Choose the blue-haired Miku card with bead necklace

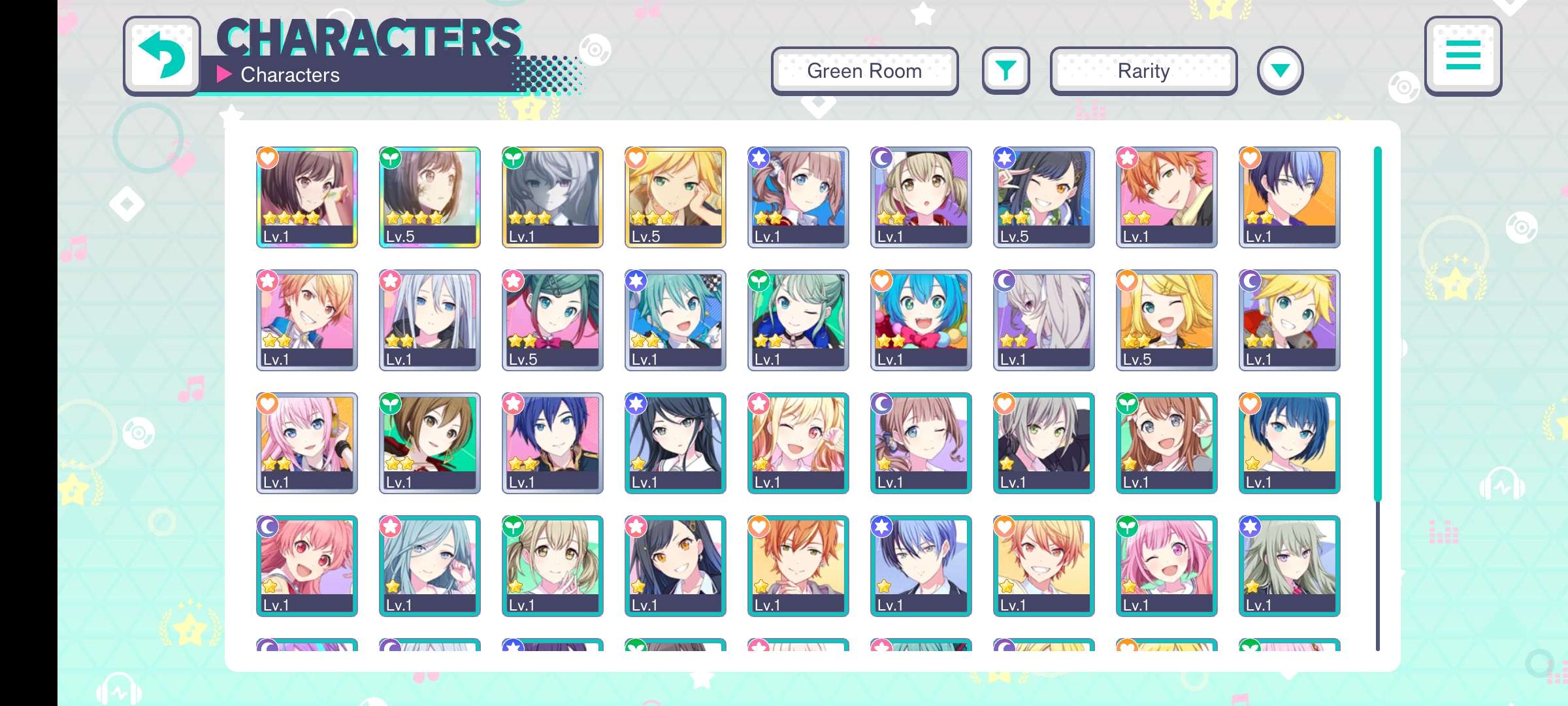point(921,320)
